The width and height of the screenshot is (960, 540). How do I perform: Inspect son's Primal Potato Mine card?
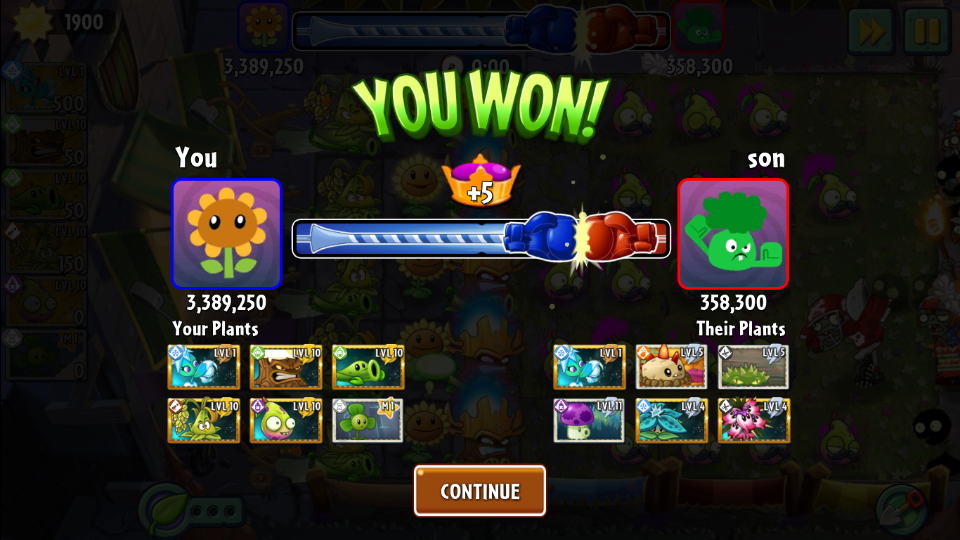[672, 367]
